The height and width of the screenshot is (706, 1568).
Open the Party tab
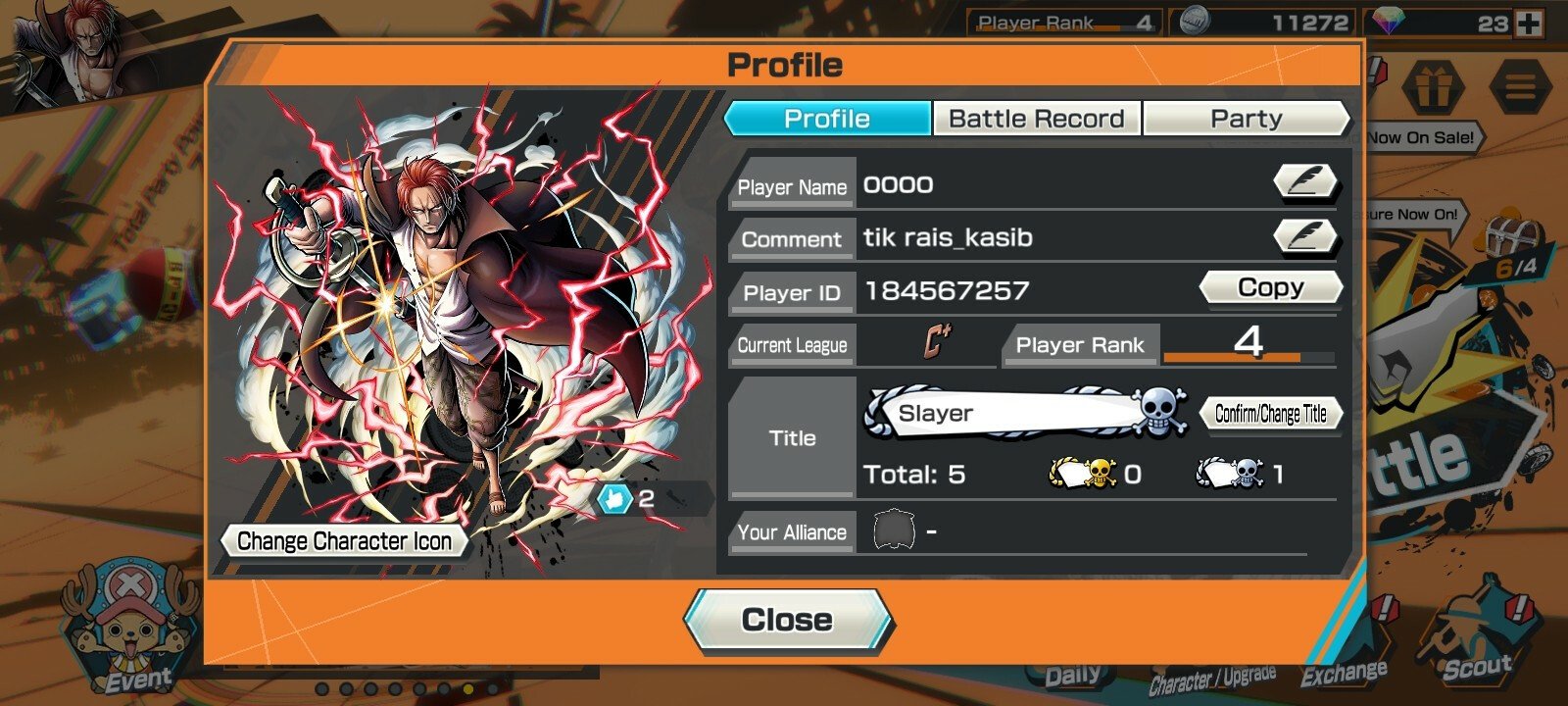pyautogui.click(x=1246, y=119)
